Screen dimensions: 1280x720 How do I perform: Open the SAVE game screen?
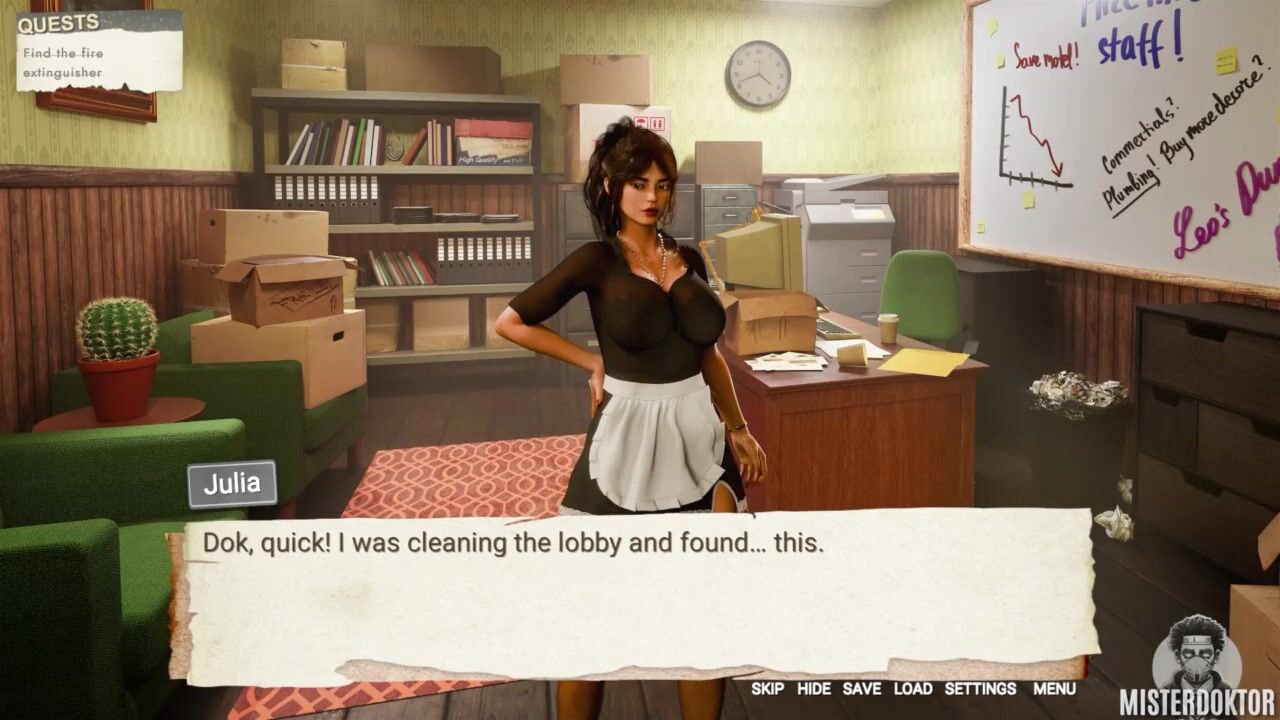(x=862, y=689)
